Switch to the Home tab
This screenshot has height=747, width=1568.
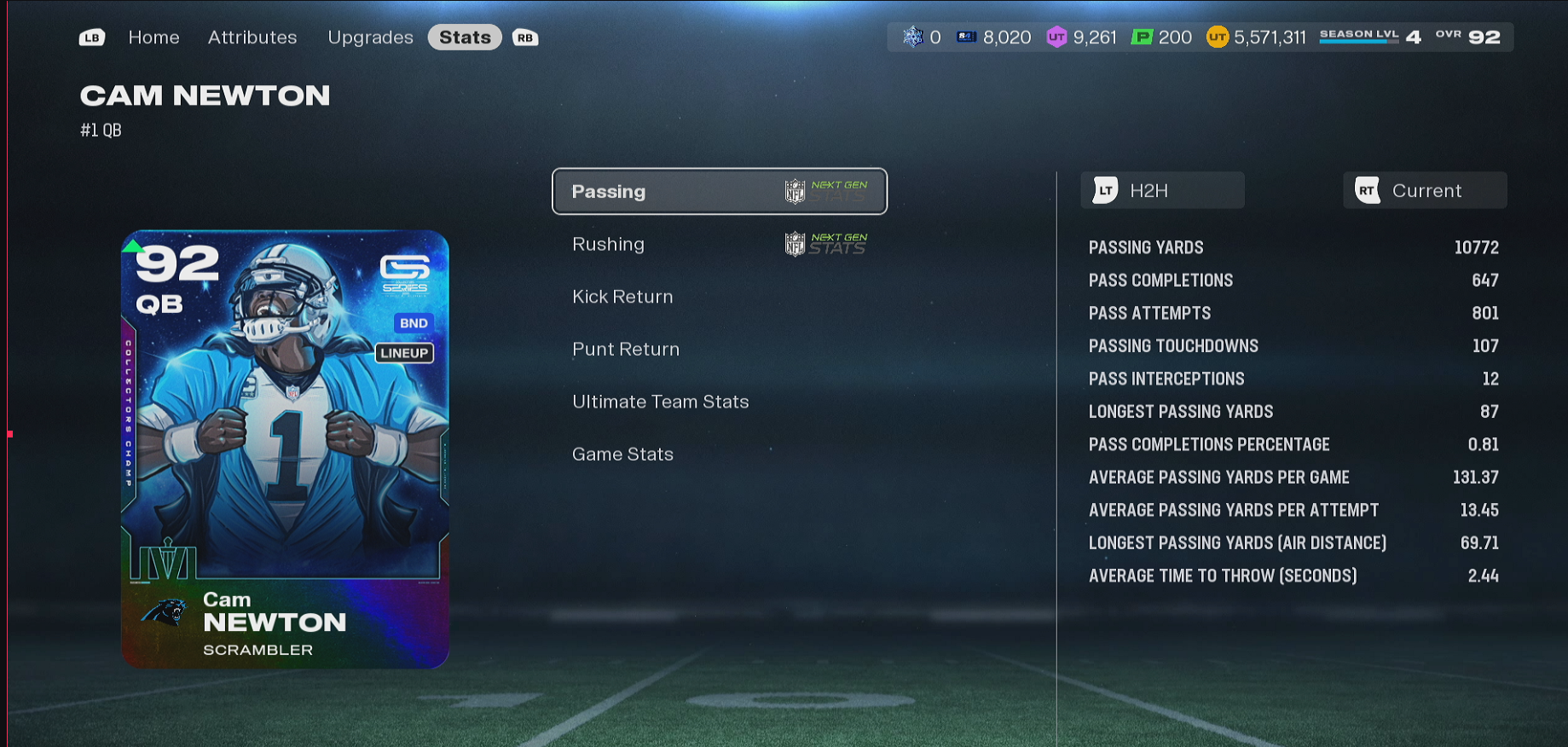pyautogui.click(x=153, y=38)
